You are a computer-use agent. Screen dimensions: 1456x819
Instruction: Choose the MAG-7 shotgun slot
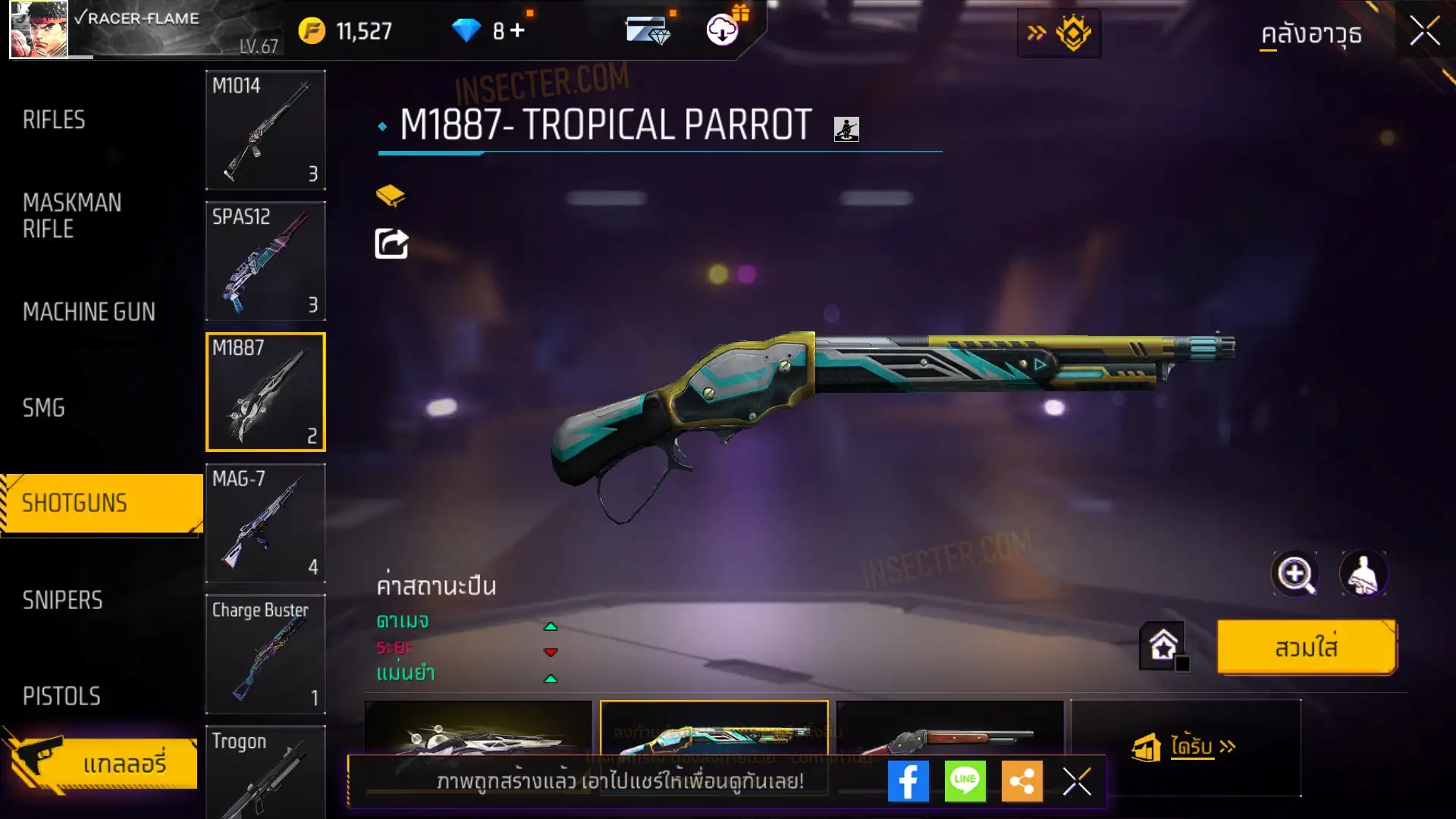[265, 523]
